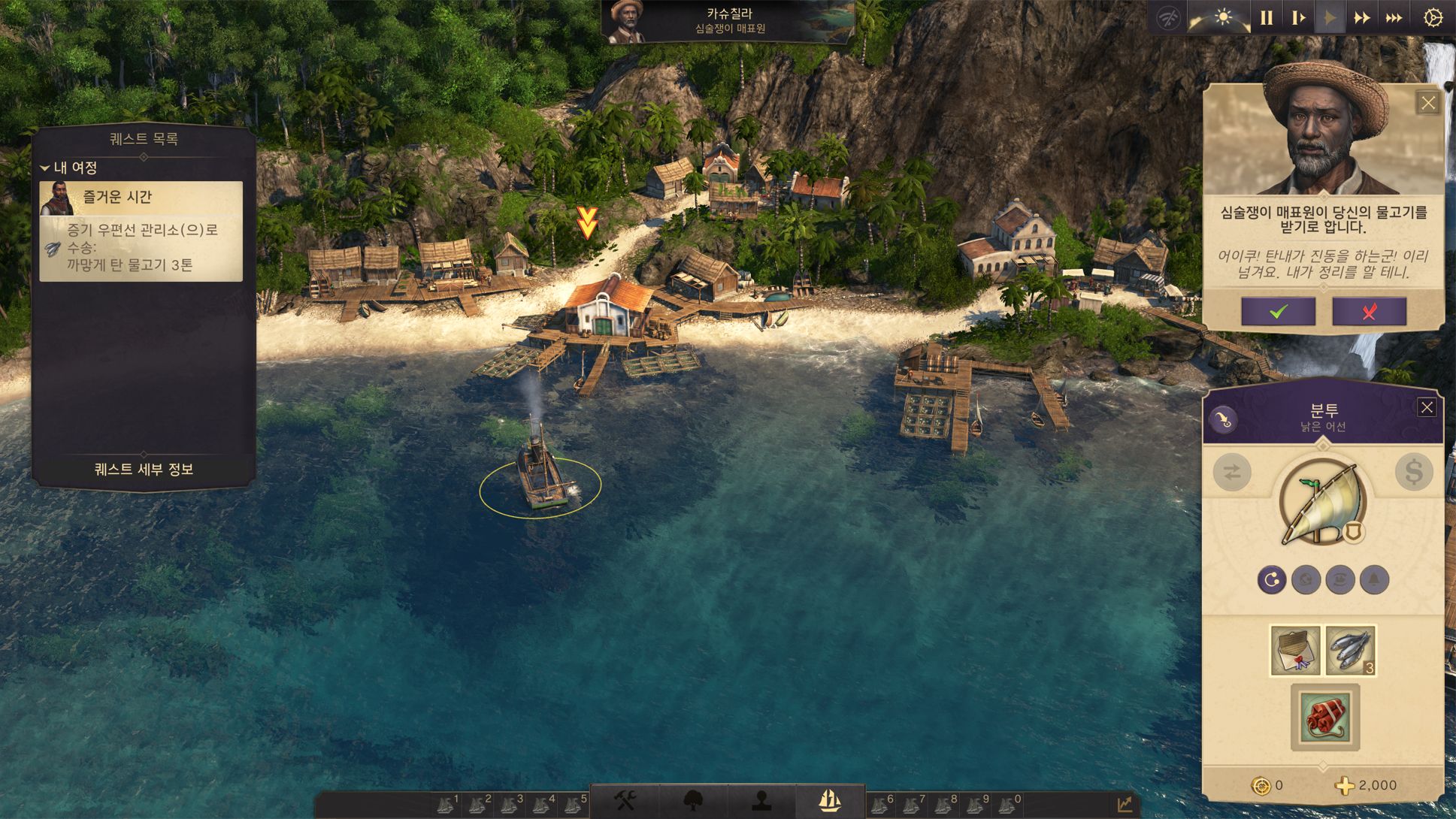Screen dimensions: 1456x819
Task: Open 퀘스트 세부 정보 quest details
Action: point(144,469)
